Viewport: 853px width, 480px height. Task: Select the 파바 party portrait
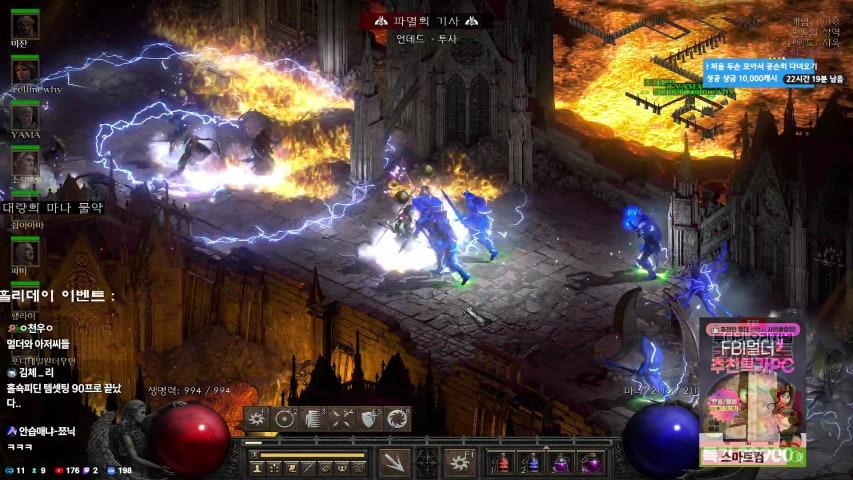click(25, 251)
